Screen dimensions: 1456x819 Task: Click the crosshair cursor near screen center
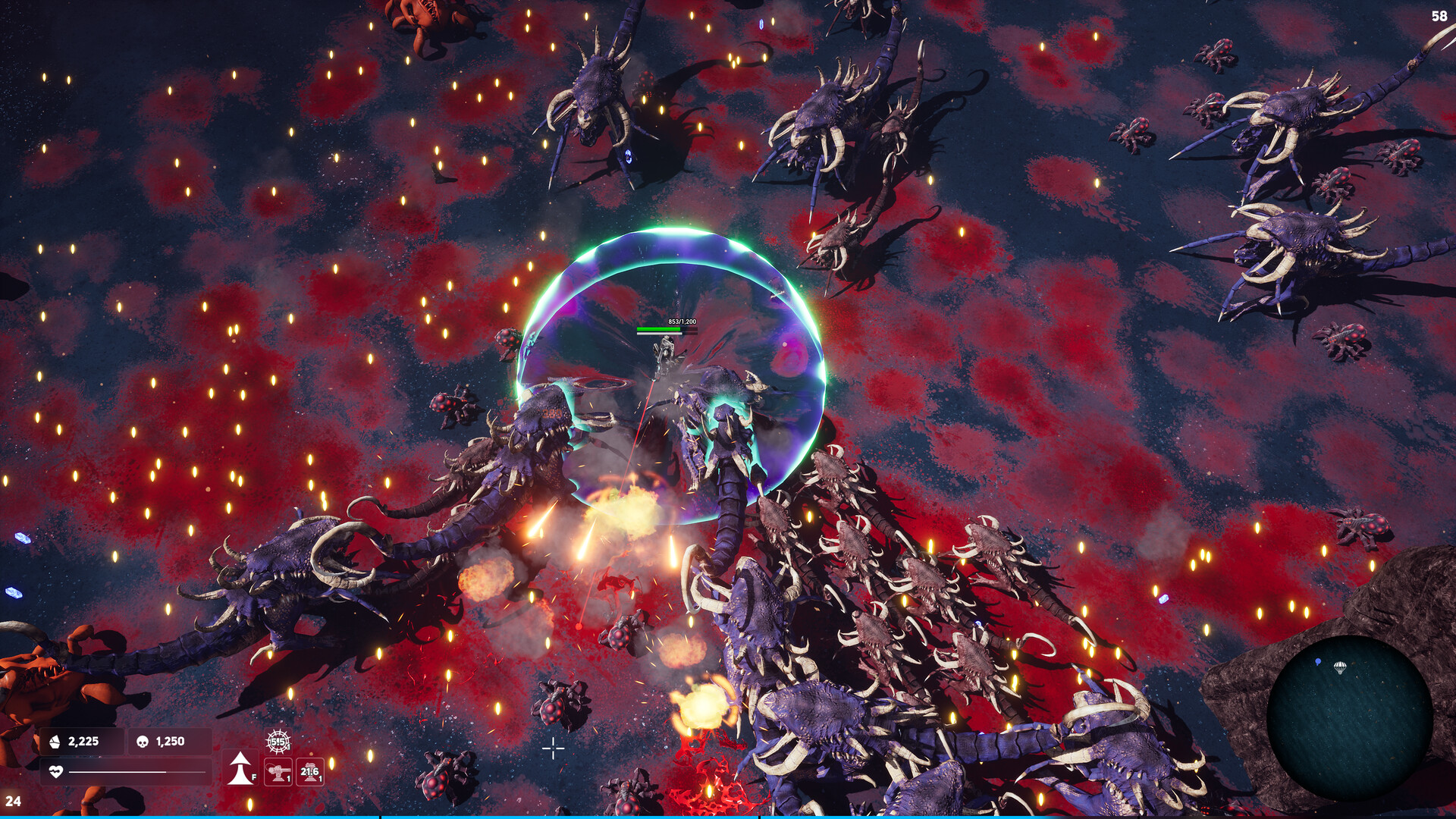point(554,748)
